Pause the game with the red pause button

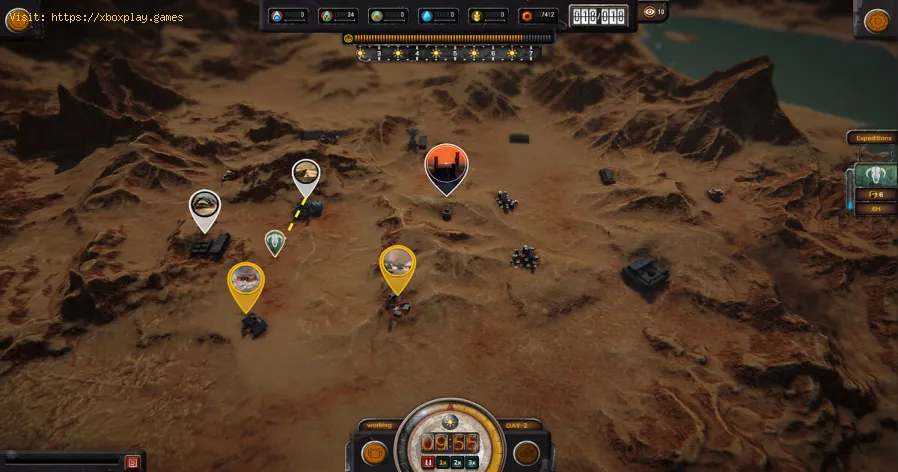coord(428,463)
